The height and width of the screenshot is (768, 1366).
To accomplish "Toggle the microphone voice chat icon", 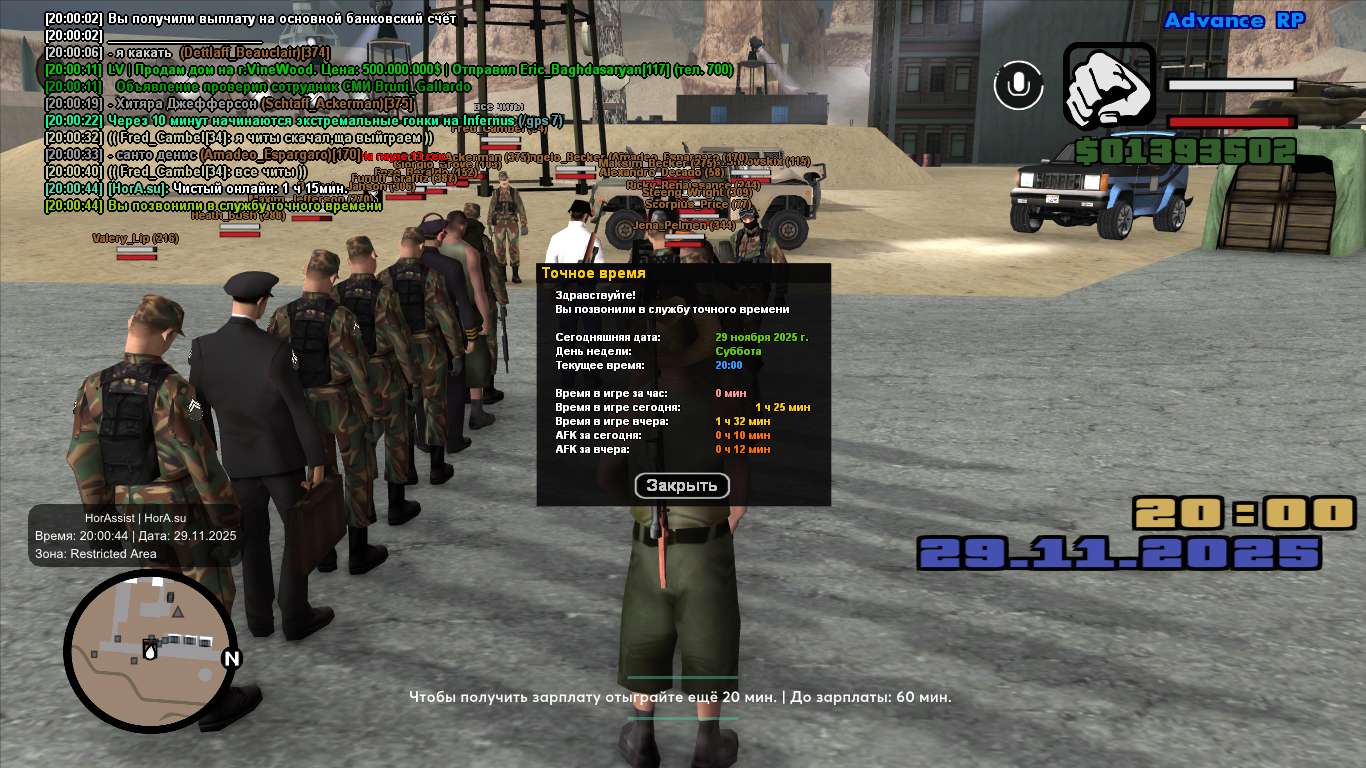I will pos(1018,85).
